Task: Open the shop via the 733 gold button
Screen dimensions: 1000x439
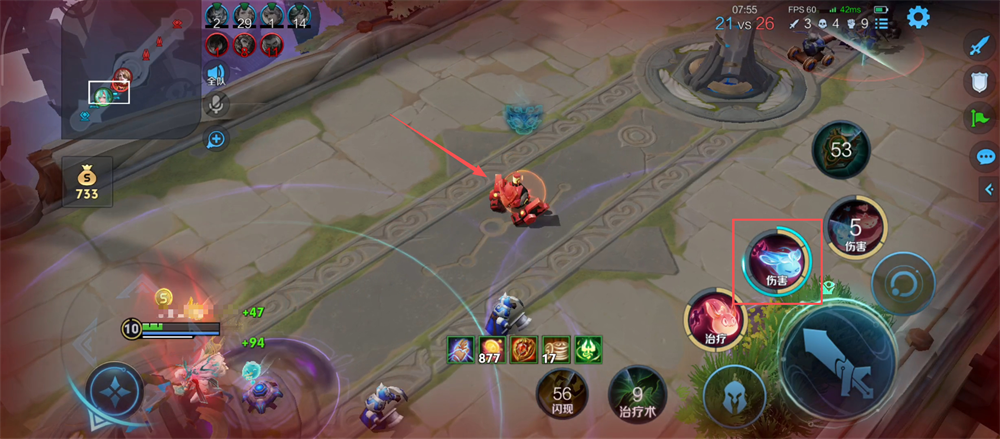Action: pos(87,183)
